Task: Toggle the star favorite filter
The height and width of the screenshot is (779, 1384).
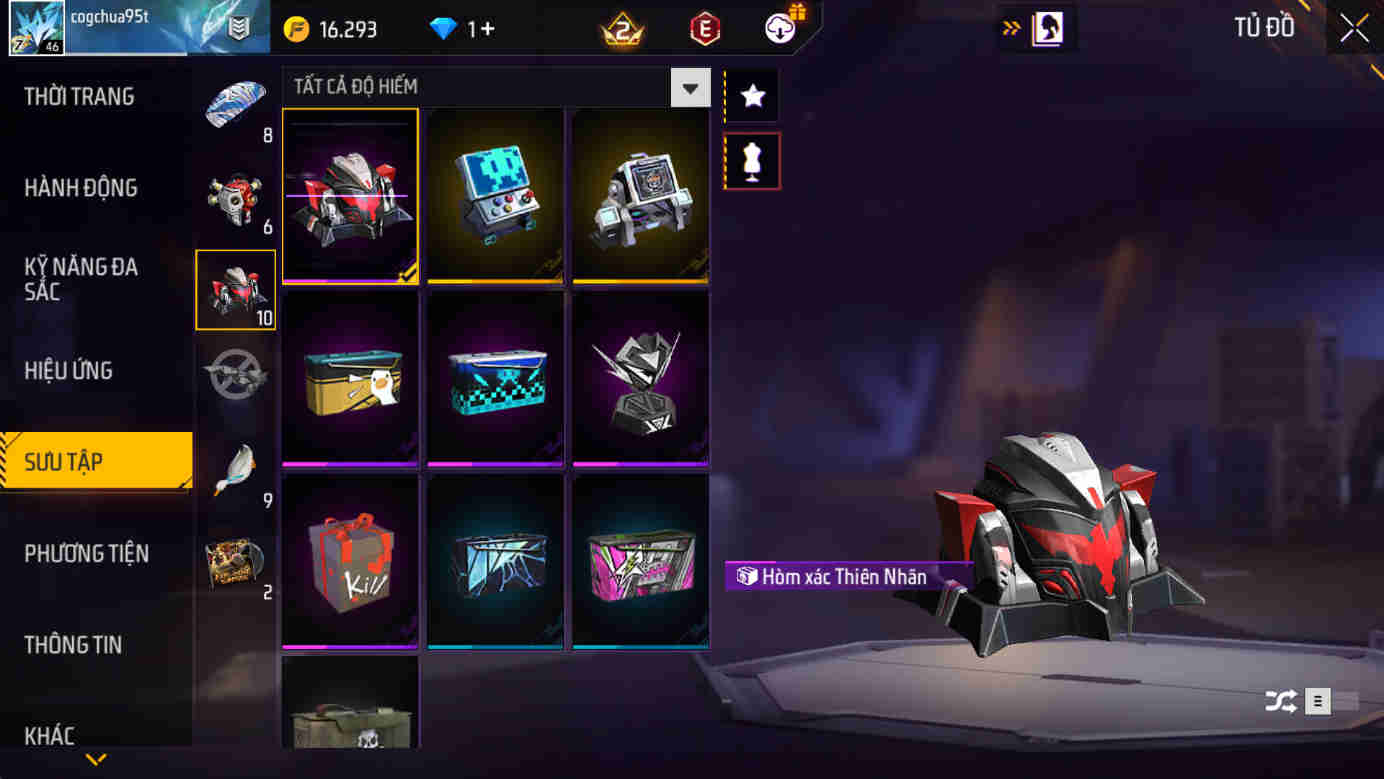Action: click(750, 94)
